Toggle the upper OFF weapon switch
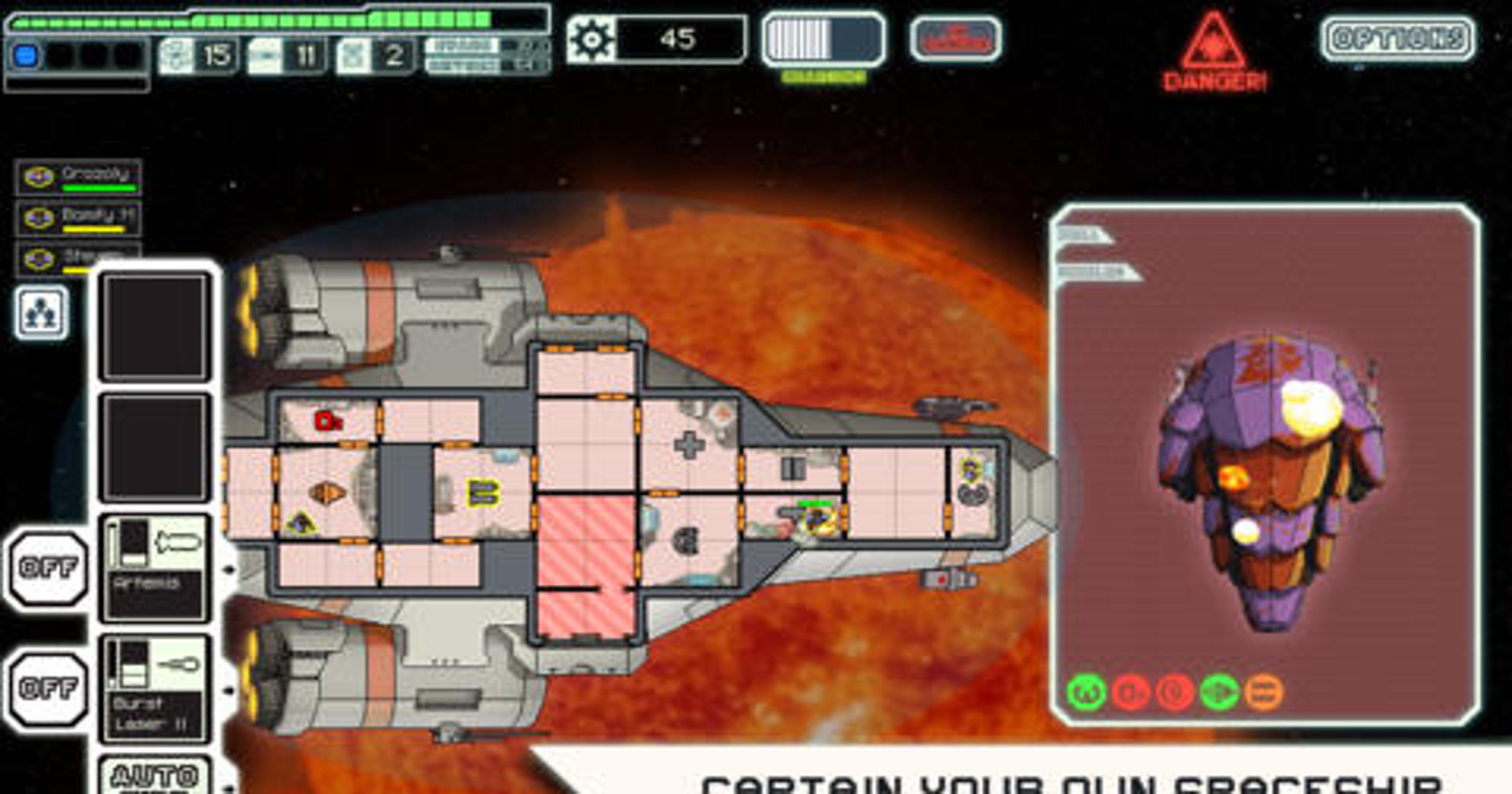This screenshot has height=794, width=1512. pos(46,567)
